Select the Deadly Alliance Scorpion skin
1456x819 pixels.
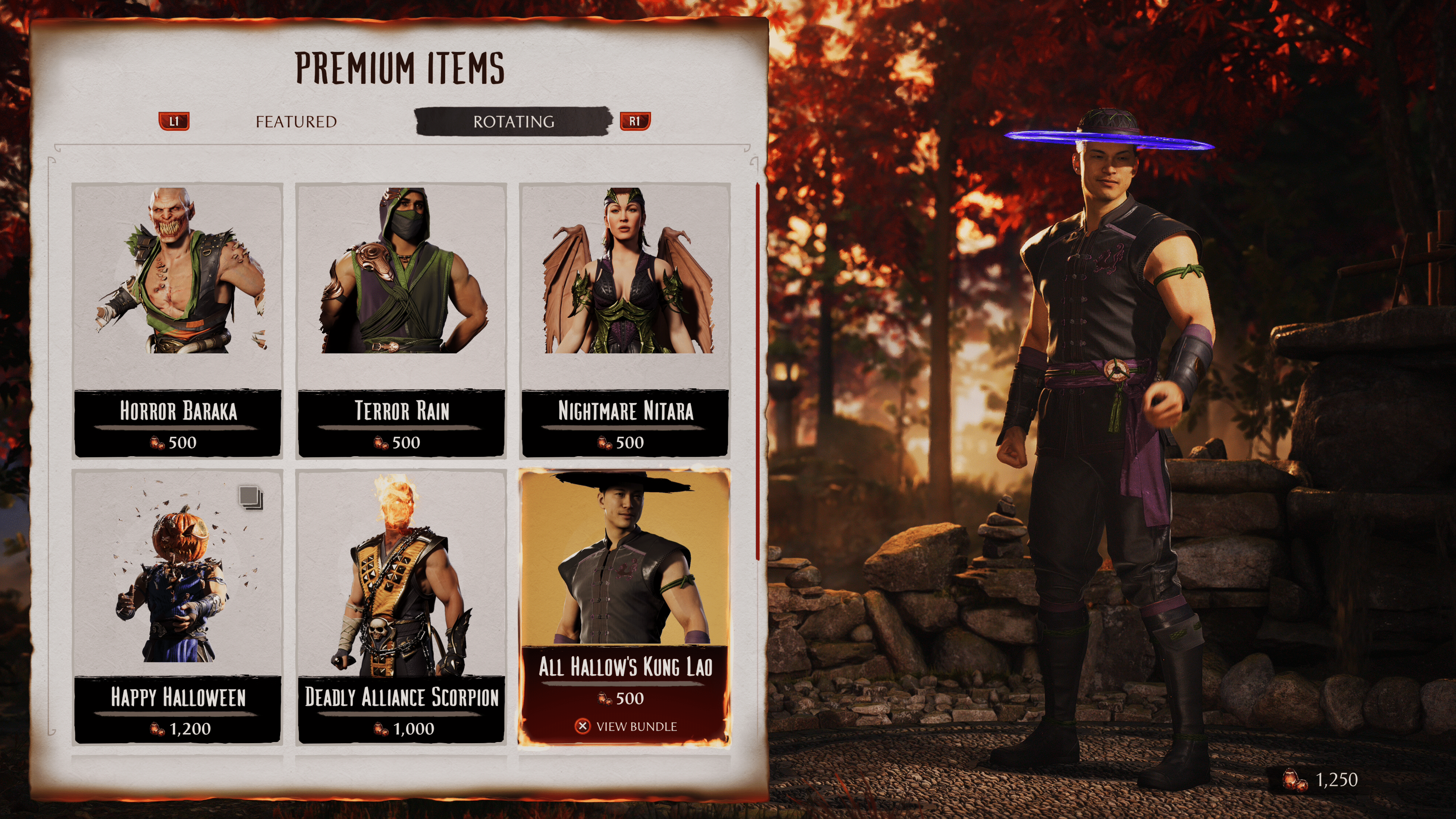tap(401, 606)
